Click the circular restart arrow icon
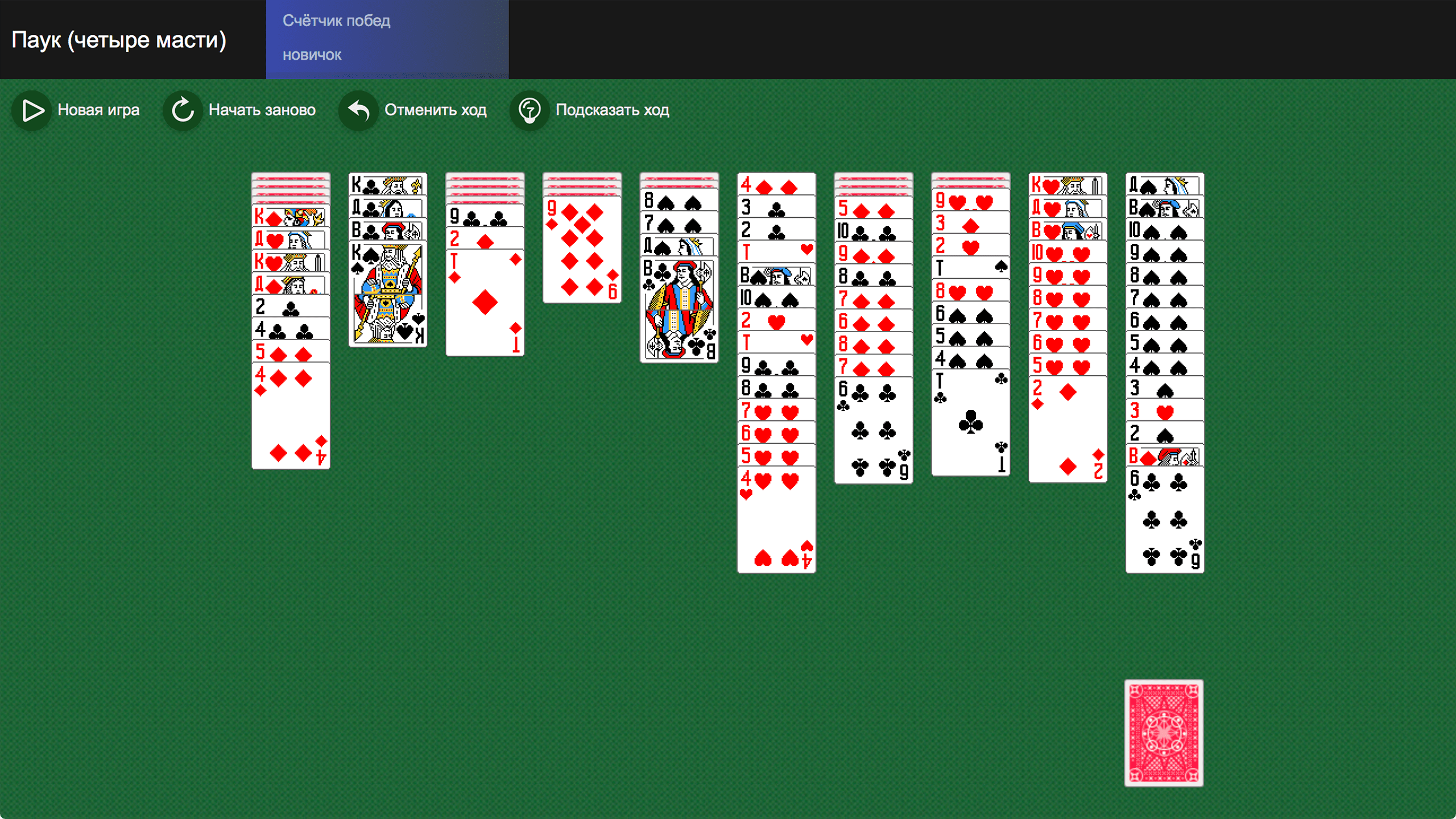The width and height of the screenshot is (1456, 819). (x=183, y=110)
